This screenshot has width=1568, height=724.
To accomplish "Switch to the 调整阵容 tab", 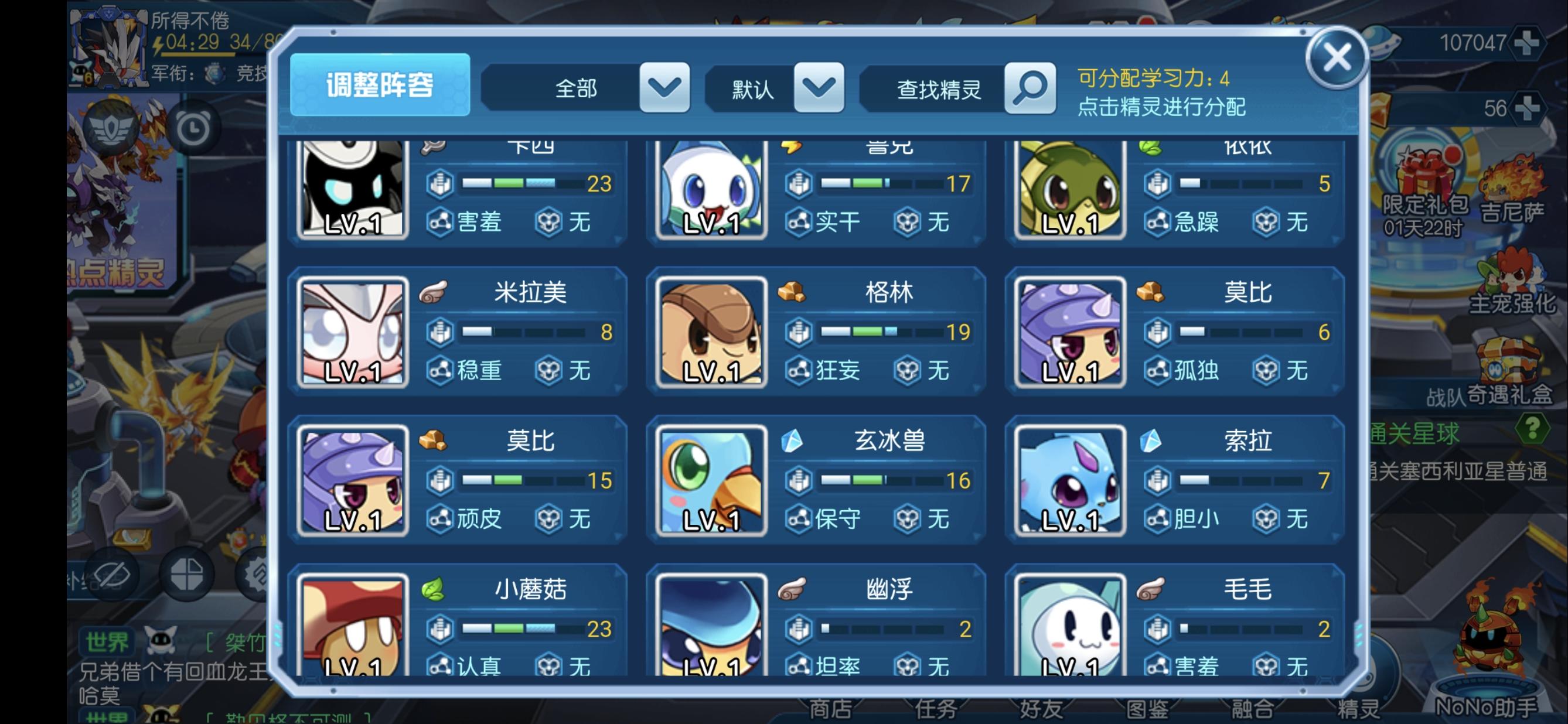I will pos(380,85).
